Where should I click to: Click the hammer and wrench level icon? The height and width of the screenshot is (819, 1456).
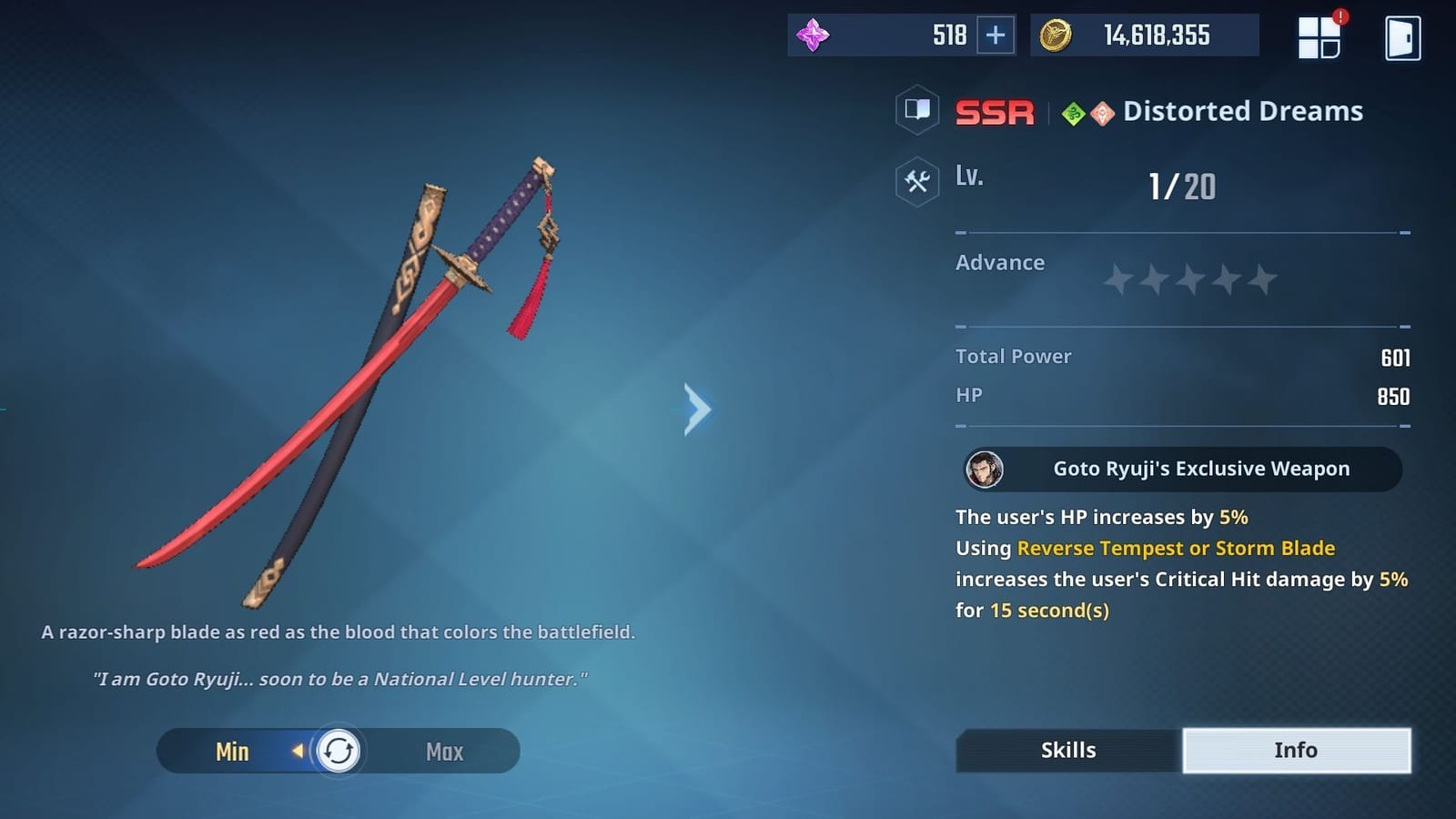click(915, 179)
